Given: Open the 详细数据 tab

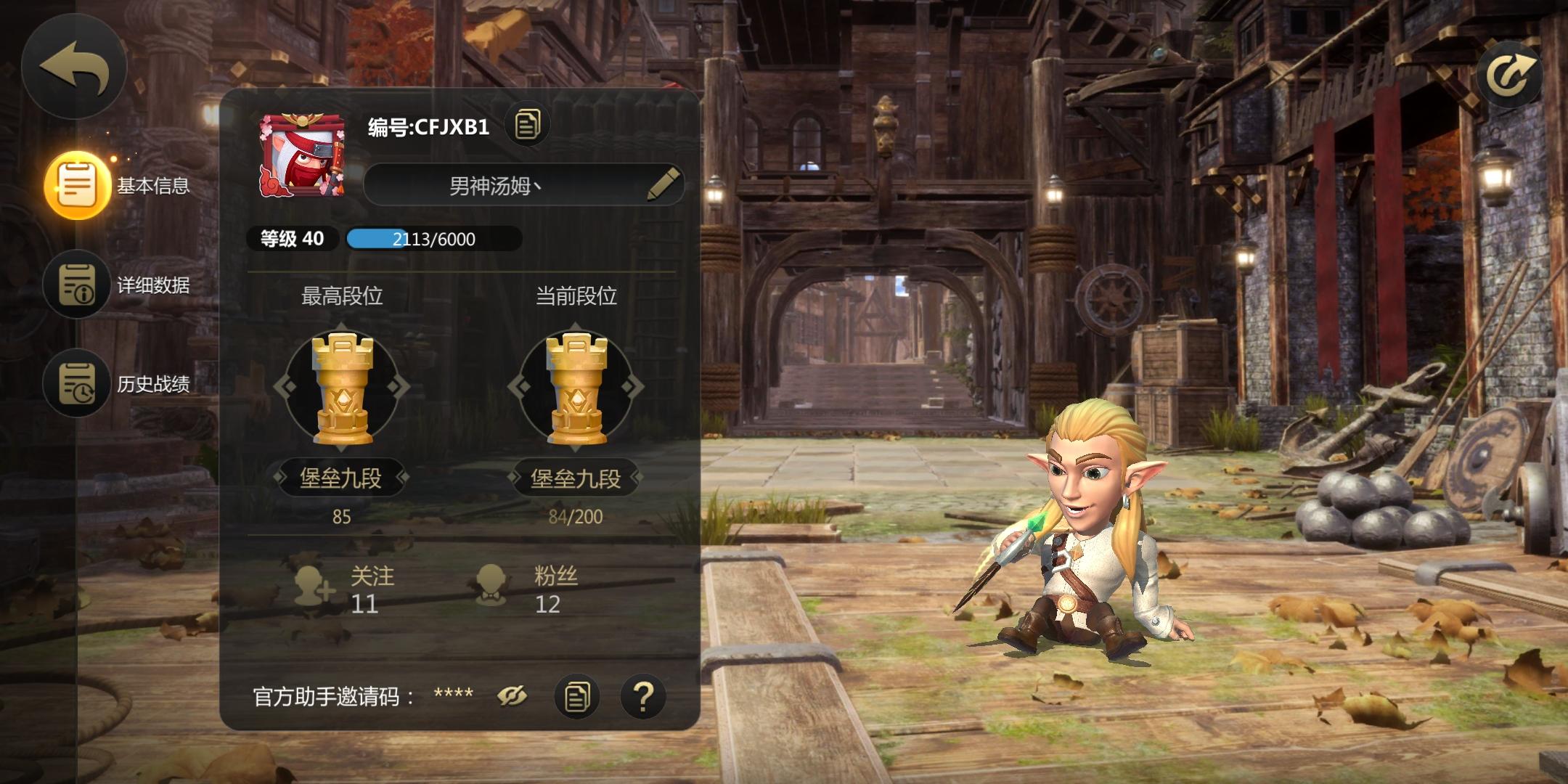Looking at the screenshot, I should 78,284.
